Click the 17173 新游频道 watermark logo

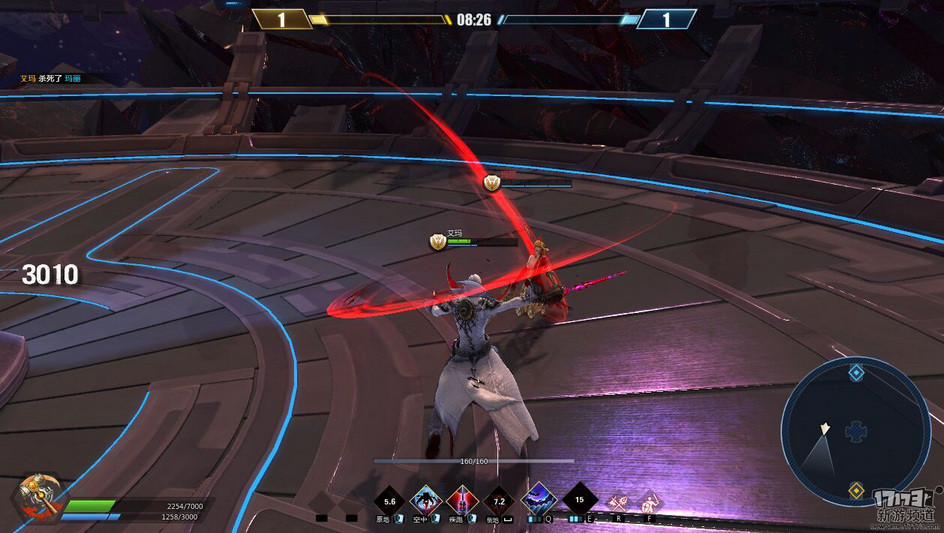[x=904, y=506]
